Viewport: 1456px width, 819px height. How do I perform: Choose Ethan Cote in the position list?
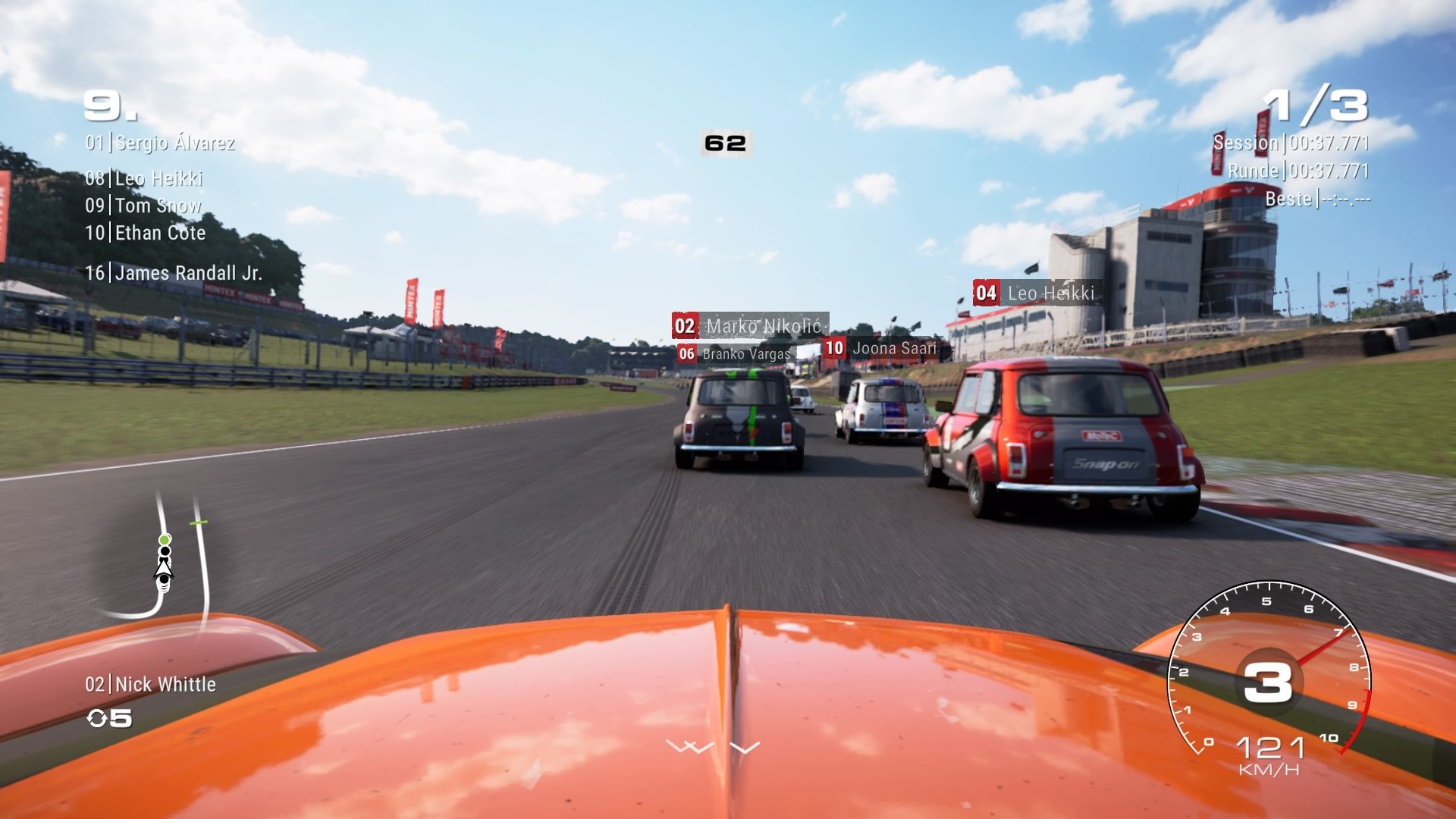[x=146, y=233]
